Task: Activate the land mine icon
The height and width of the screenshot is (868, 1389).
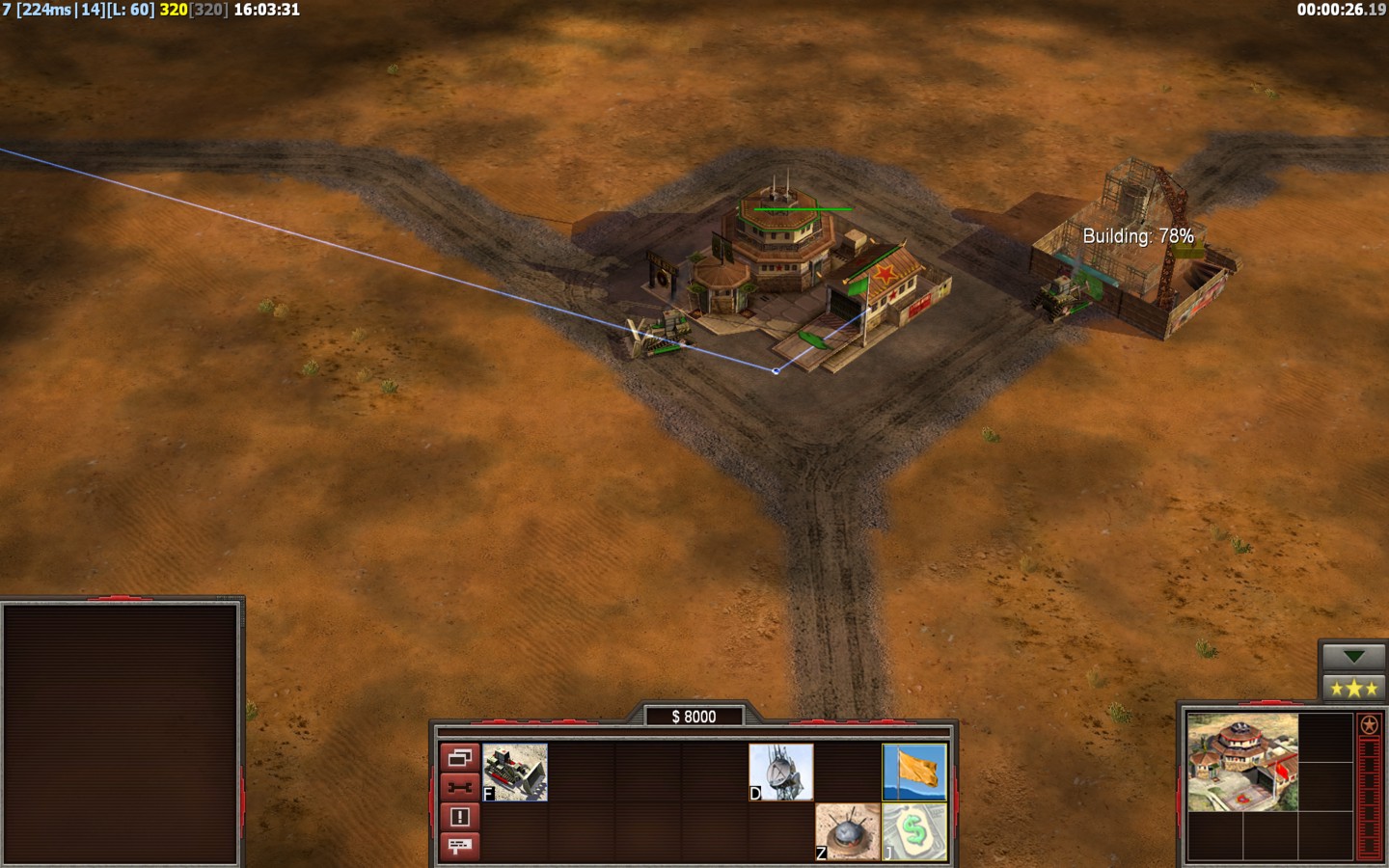Action: 847,831
